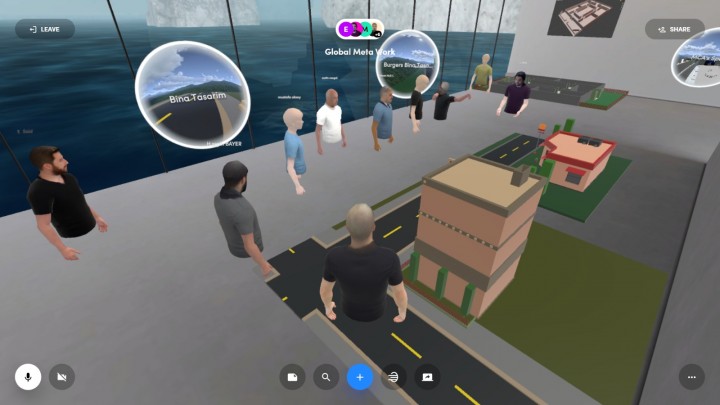This screenshot has width=720, height=405.
Task: Enter the Bina Tasarim portal
Action: 192,95
